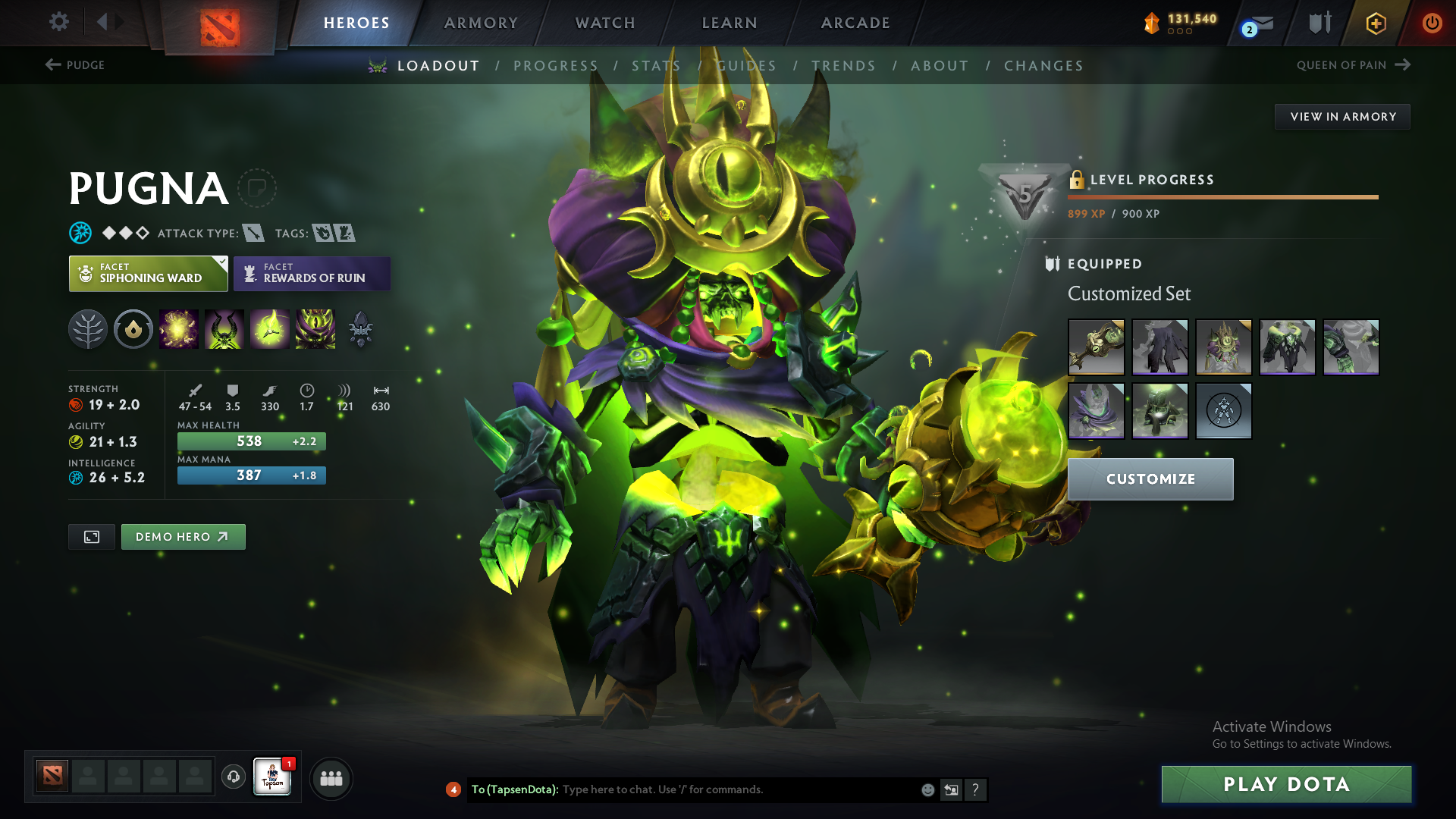Click the power off icon
This screenshot has width=1456, height=819.
[1432, 23]
